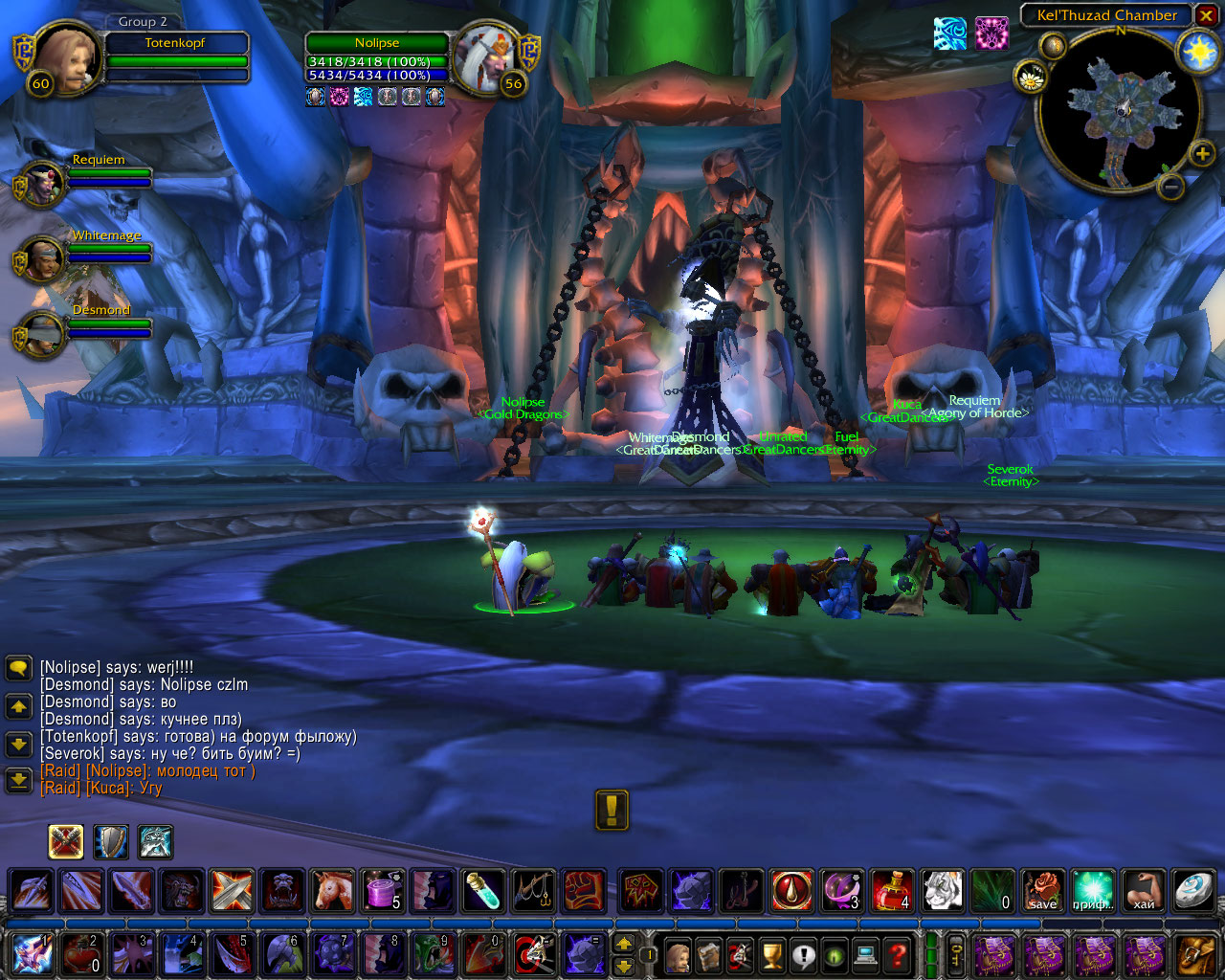Viewport: 1225px width, 980px height.
Task: Open the chat menu speech bubble button
Action: coord(19,667)
